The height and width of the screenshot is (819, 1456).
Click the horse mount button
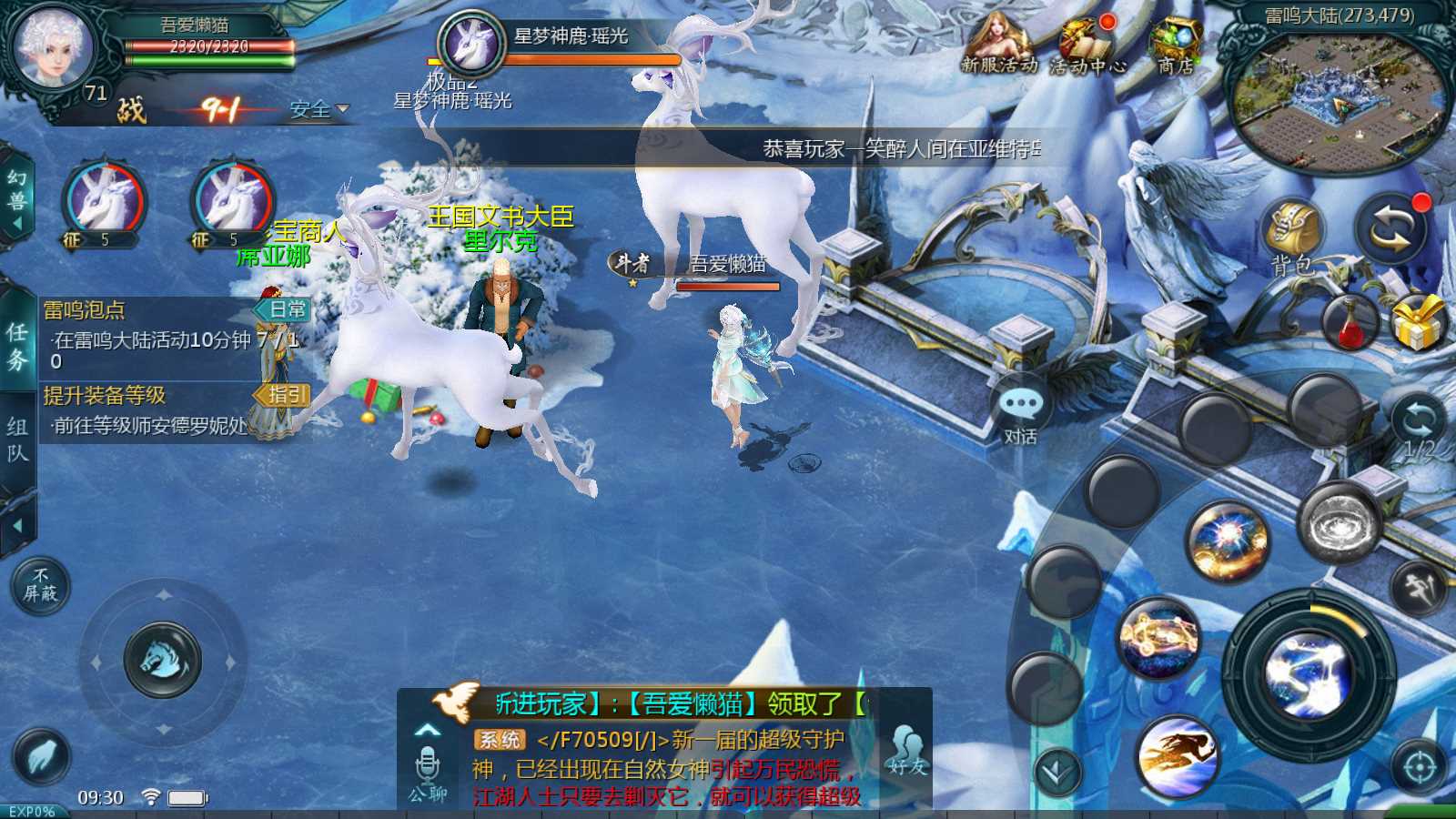[163, 658]
